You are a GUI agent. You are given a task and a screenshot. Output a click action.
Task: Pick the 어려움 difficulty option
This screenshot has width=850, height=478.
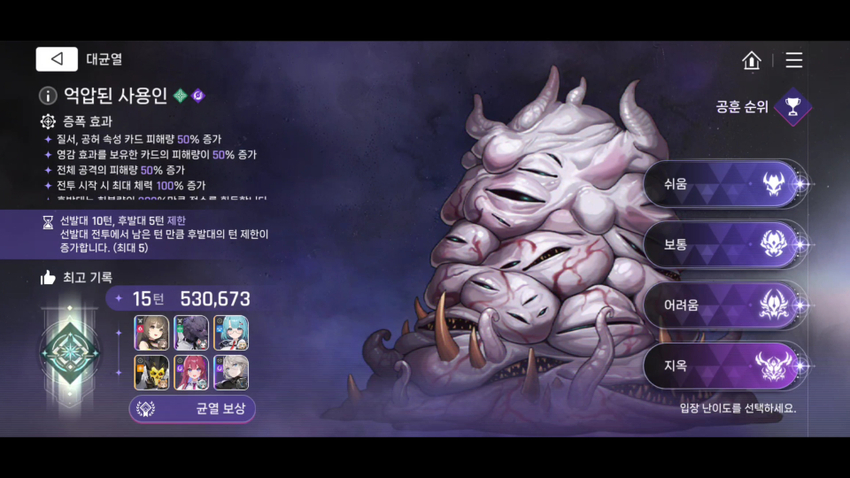pyautogui.click(x=722, y=305)
